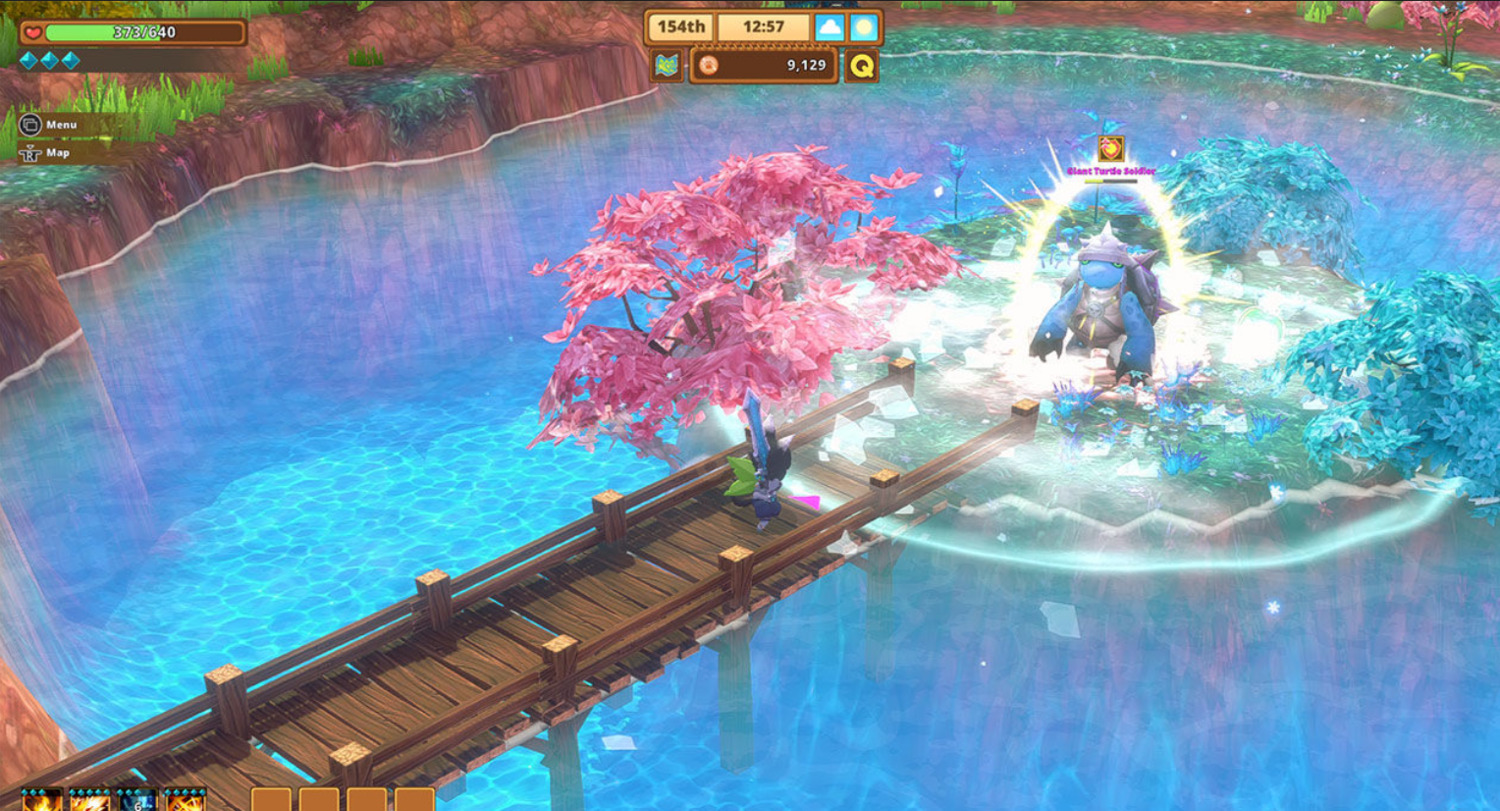Click the cloud weather icon
This screenshot has width=1500, height=811.
[x=829, y=27]
